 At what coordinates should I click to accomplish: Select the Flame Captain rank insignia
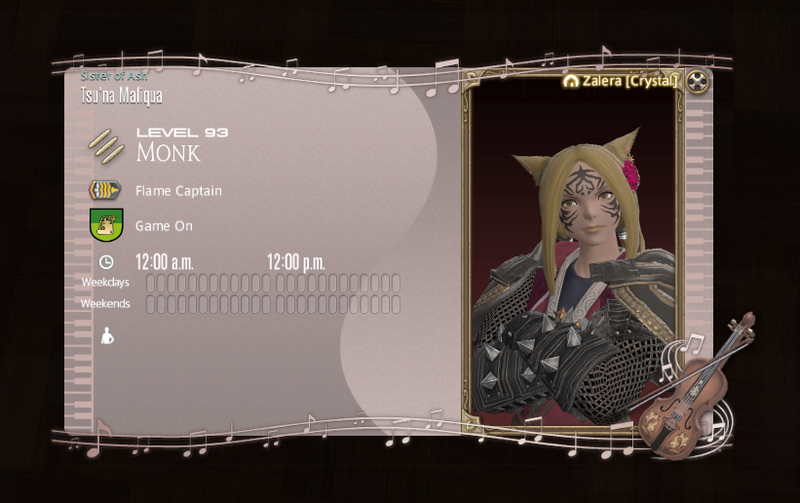[x=105, y=190]
